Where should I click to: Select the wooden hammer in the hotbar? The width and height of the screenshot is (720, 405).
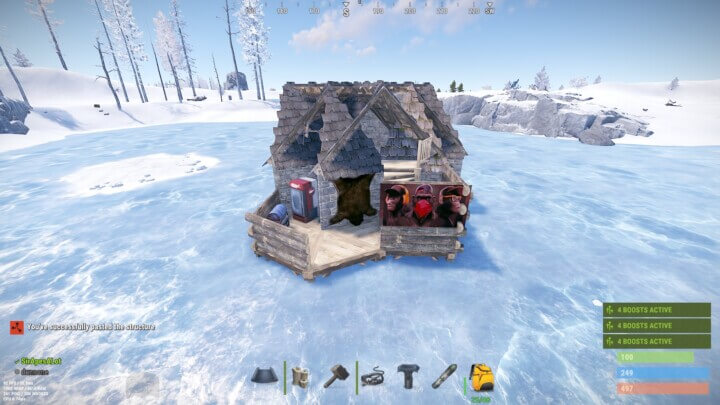click(335, 375)
